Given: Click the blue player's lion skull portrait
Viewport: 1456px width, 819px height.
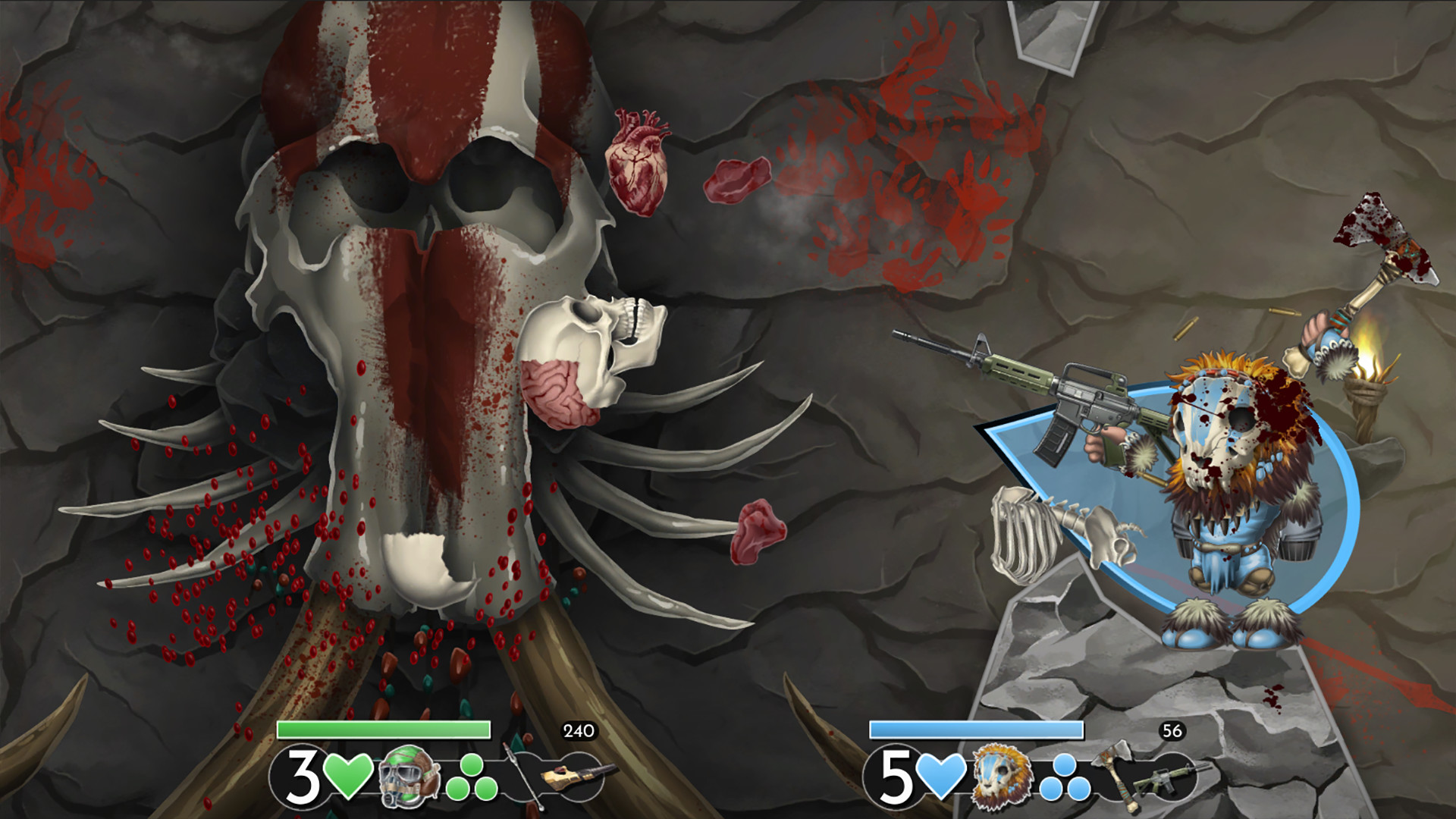Looking at the screenshot, I should click(1003, 777).
